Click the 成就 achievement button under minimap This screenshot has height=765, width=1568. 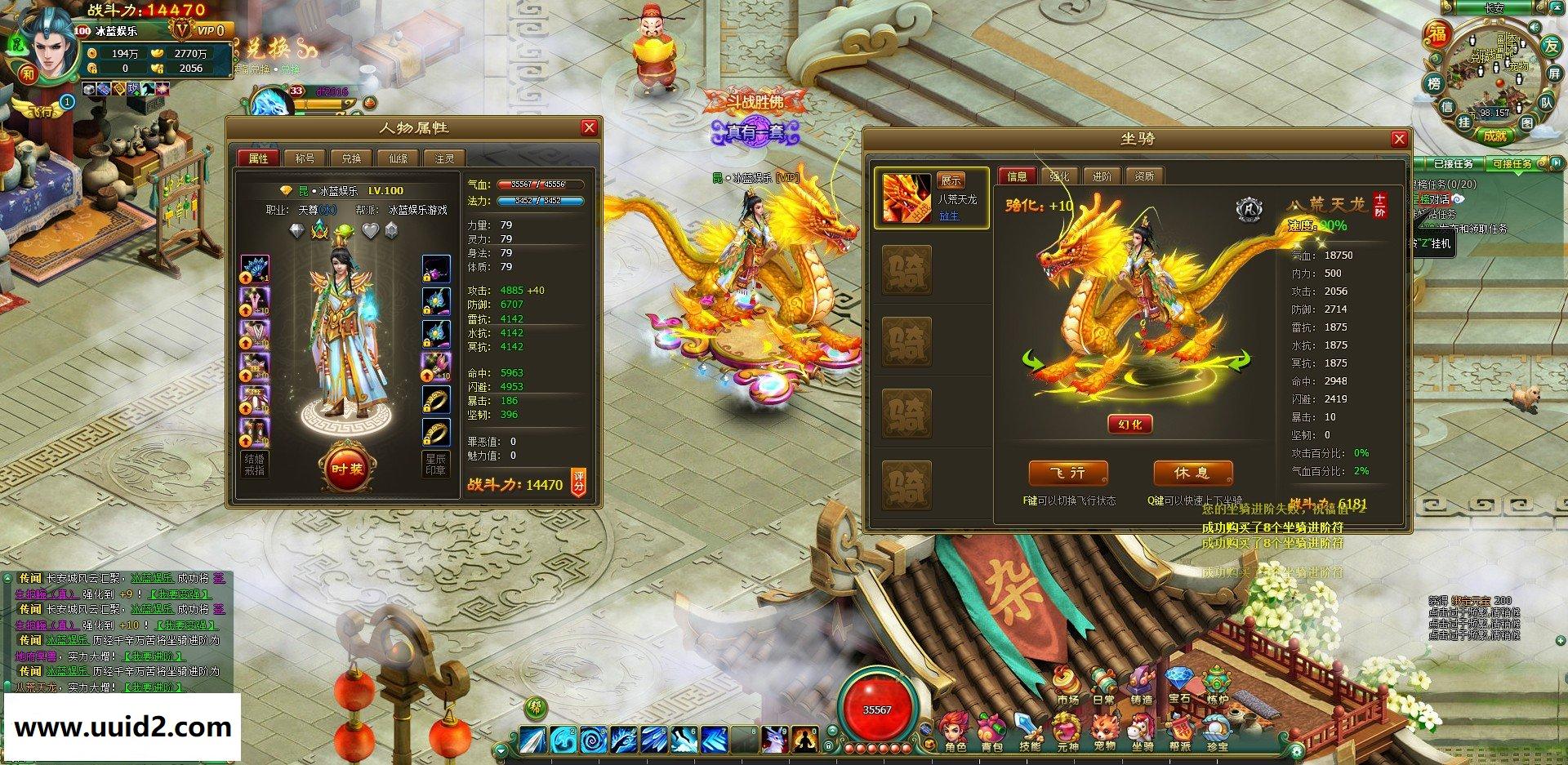coord(1494,136)
